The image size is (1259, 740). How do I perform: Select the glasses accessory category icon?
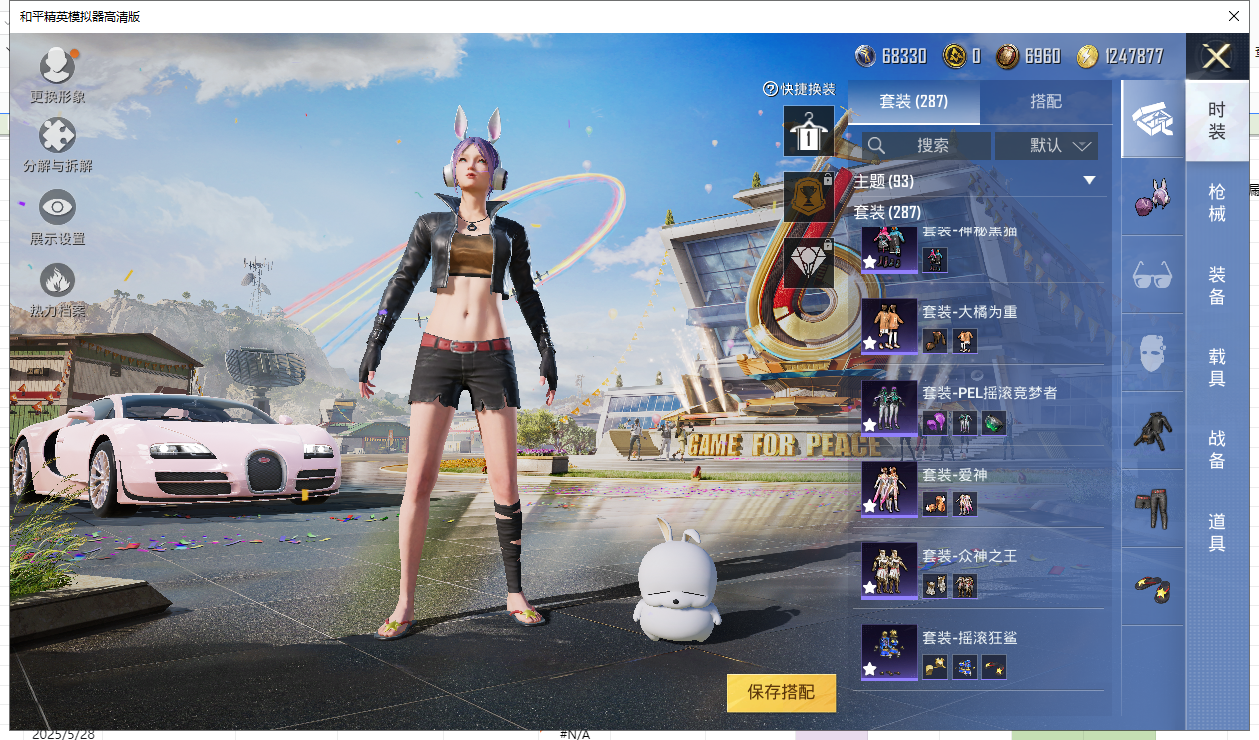(1152, 274)
